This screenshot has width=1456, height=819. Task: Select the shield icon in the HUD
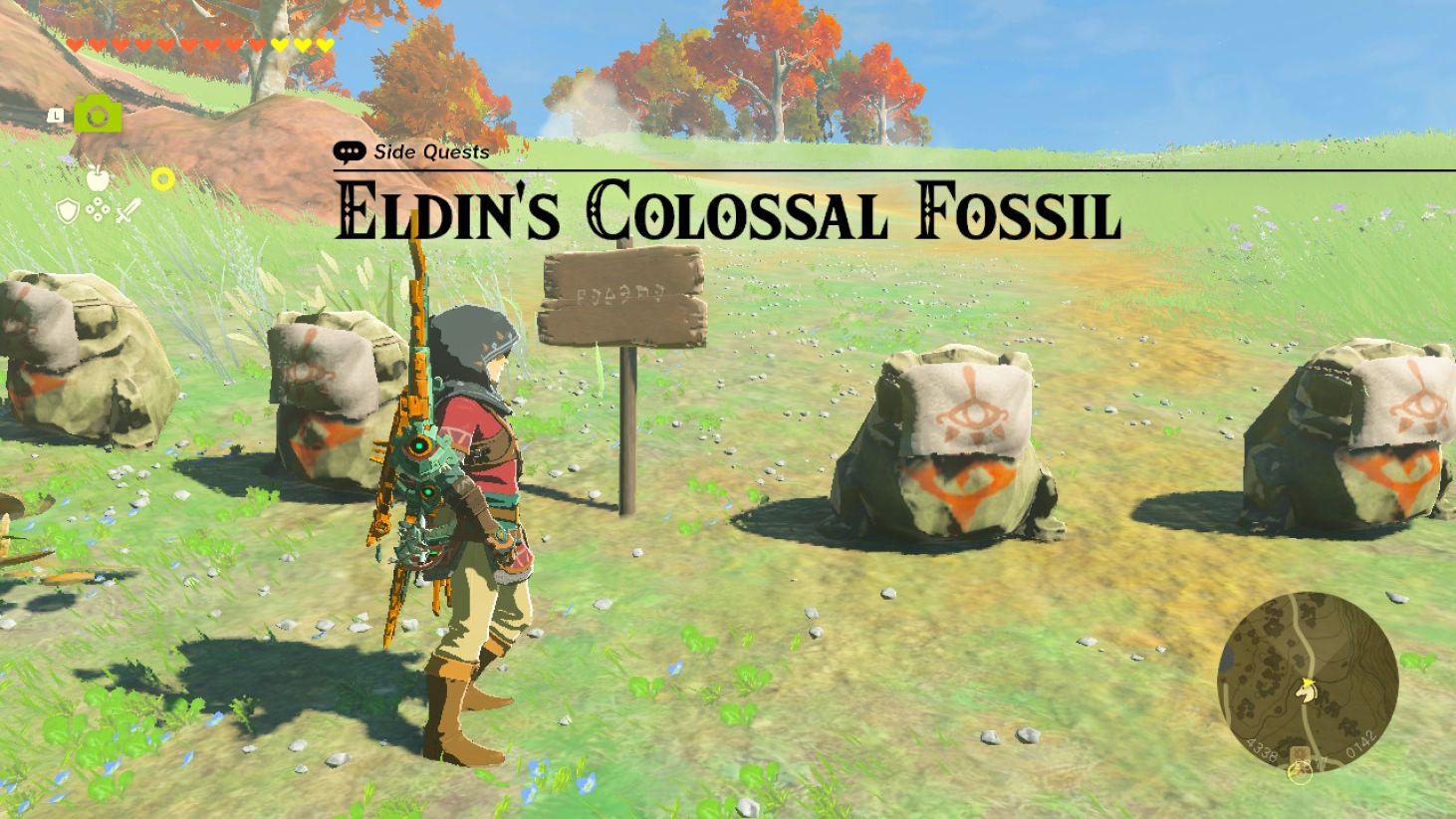click(x=67, y=209)
